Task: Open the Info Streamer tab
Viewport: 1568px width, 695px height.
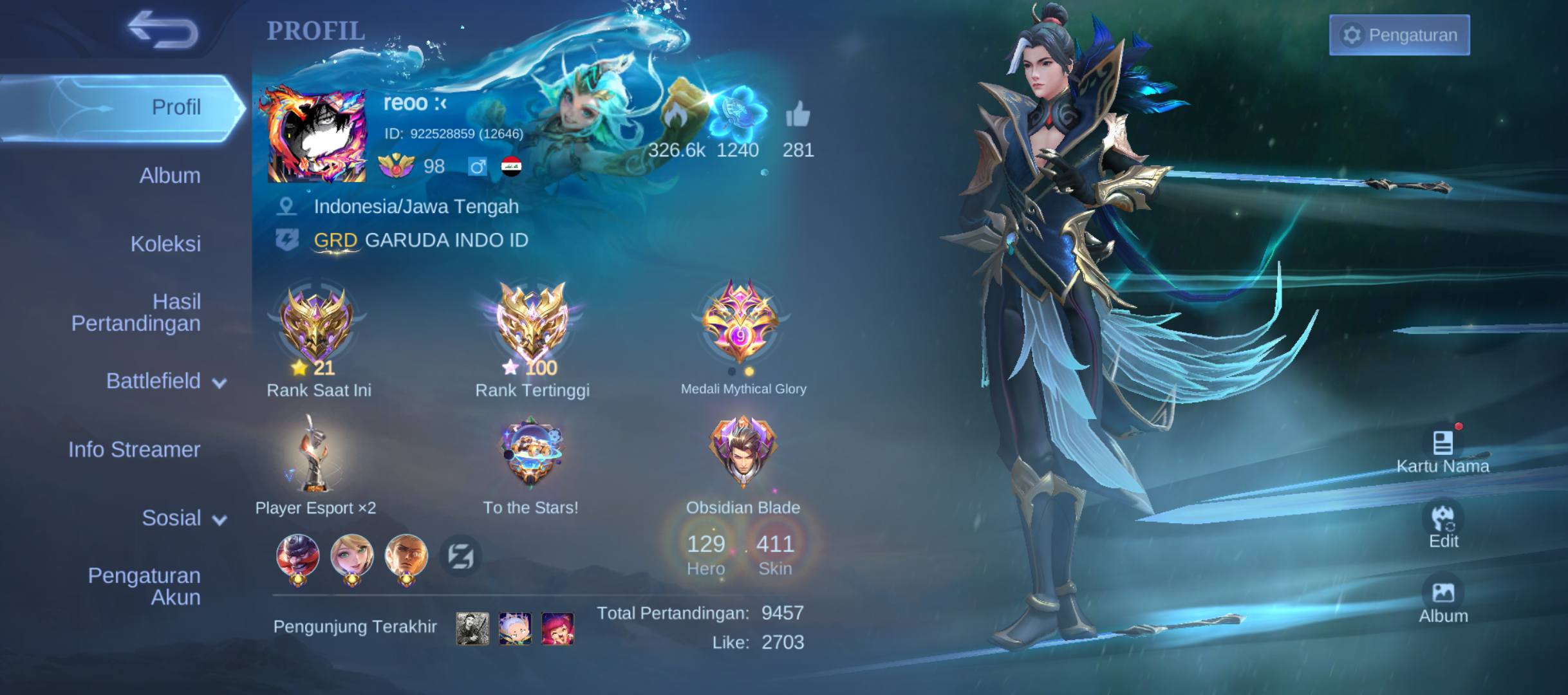Action: pyautogui.click(x=134, y=449)
